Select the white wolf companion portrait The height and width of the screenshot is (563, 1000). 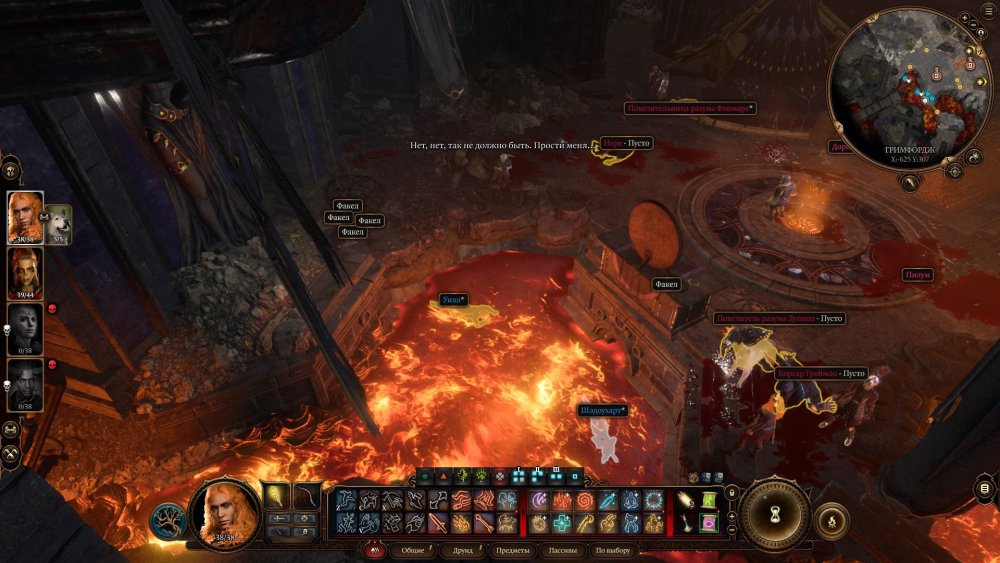58,222
